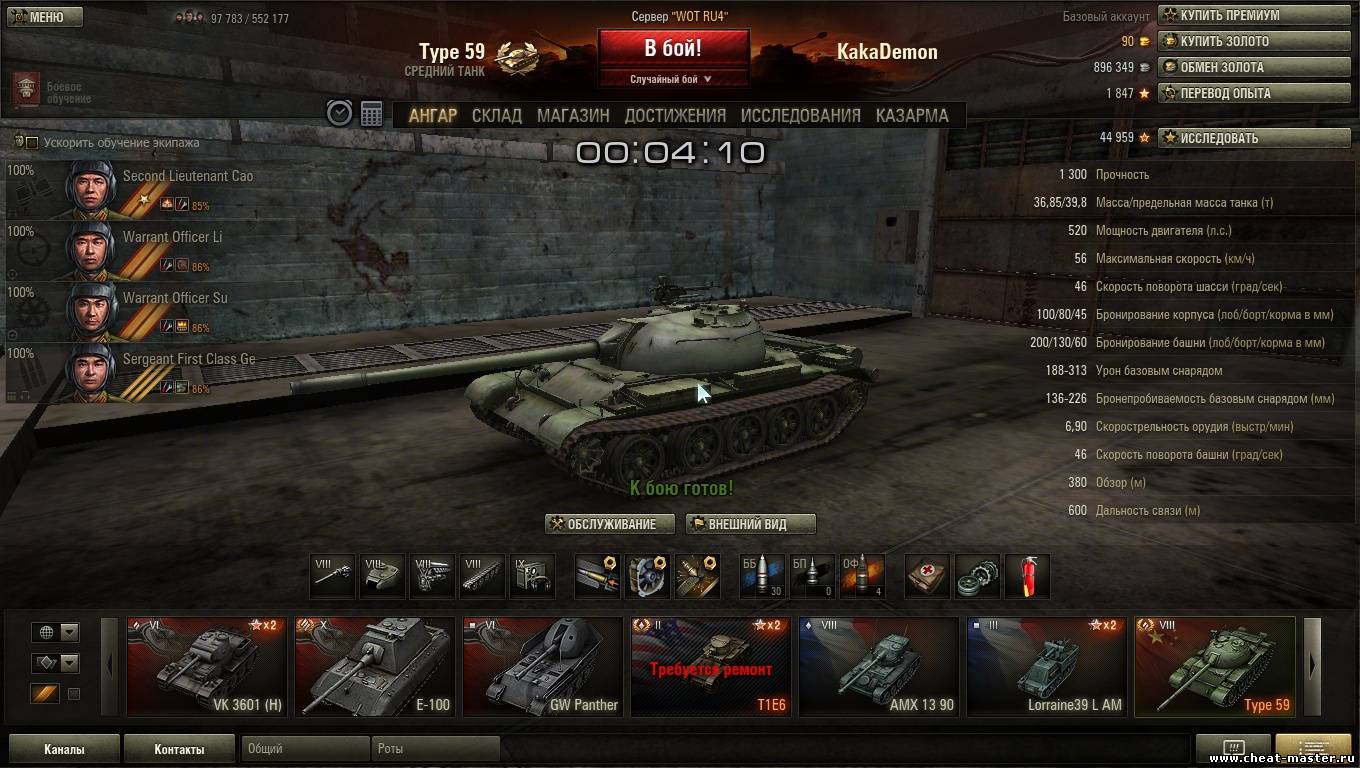Viewport: 1360px width, 768px height.
Task: Select the fire extinguisher consumable slot
Action: coord(1027,577)
